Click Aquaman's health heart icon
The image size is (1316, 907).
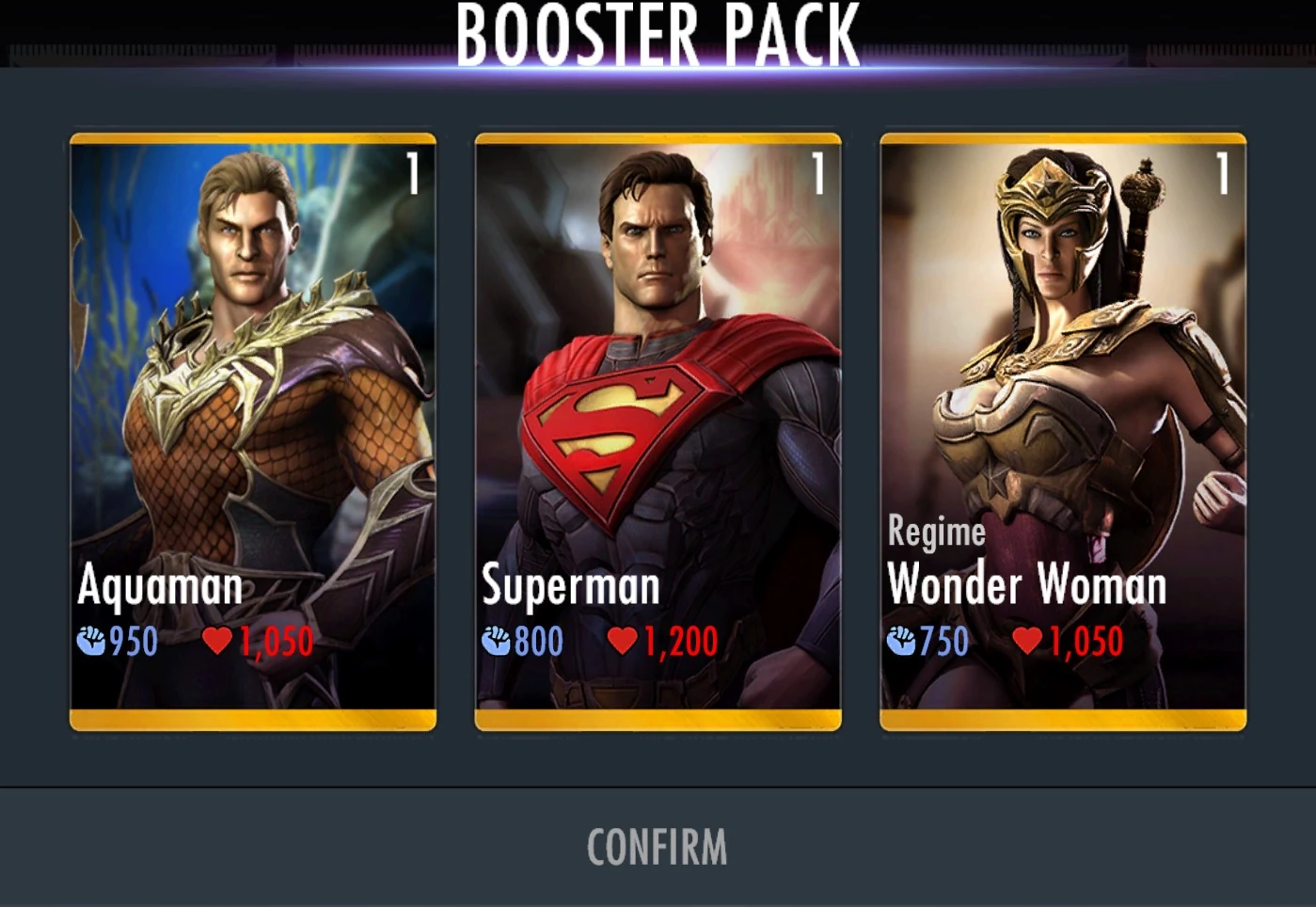(218, 641)
